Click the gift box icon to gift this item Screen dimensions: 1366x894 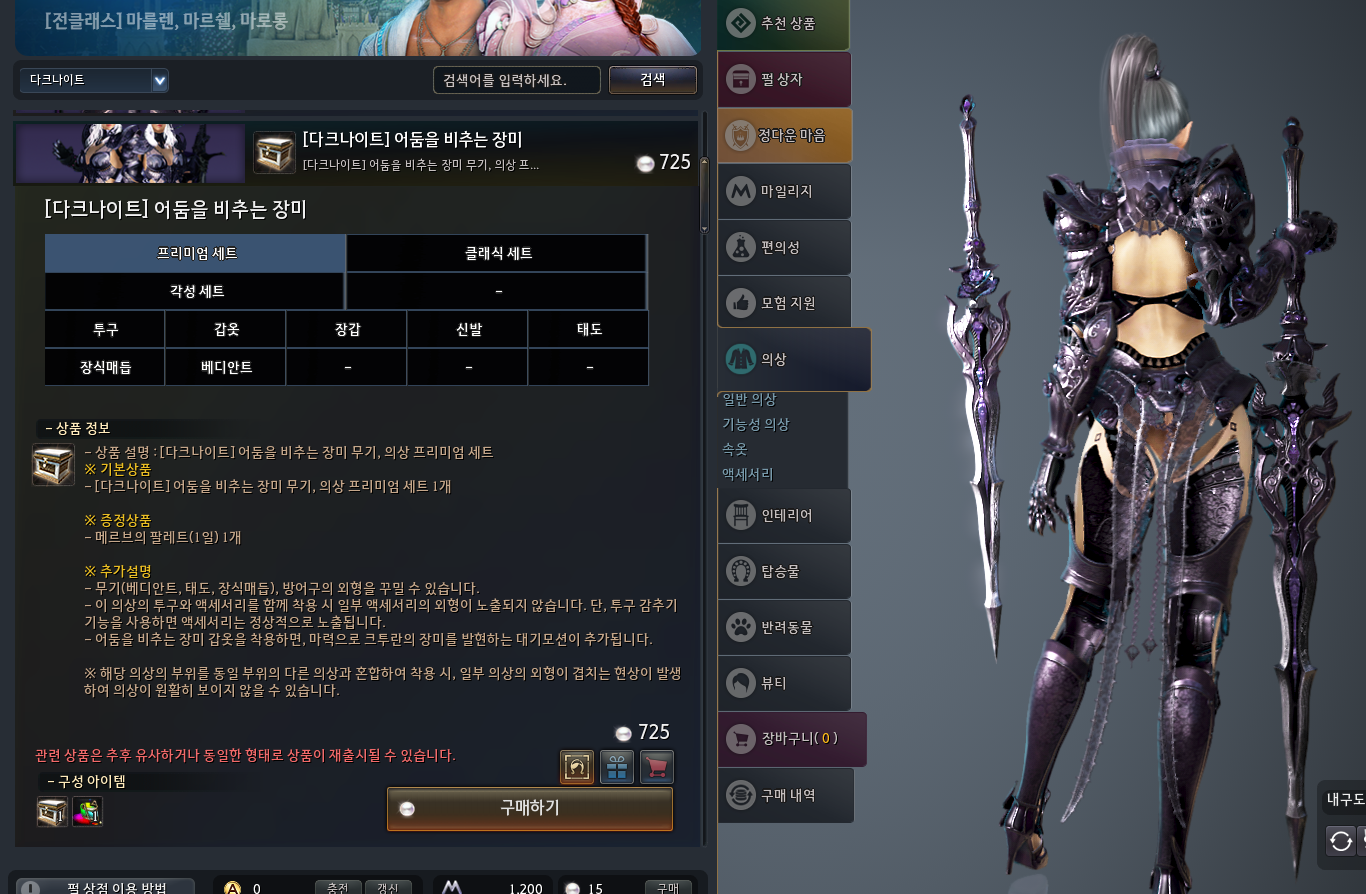pyautogui.click(x=617, y=767)
